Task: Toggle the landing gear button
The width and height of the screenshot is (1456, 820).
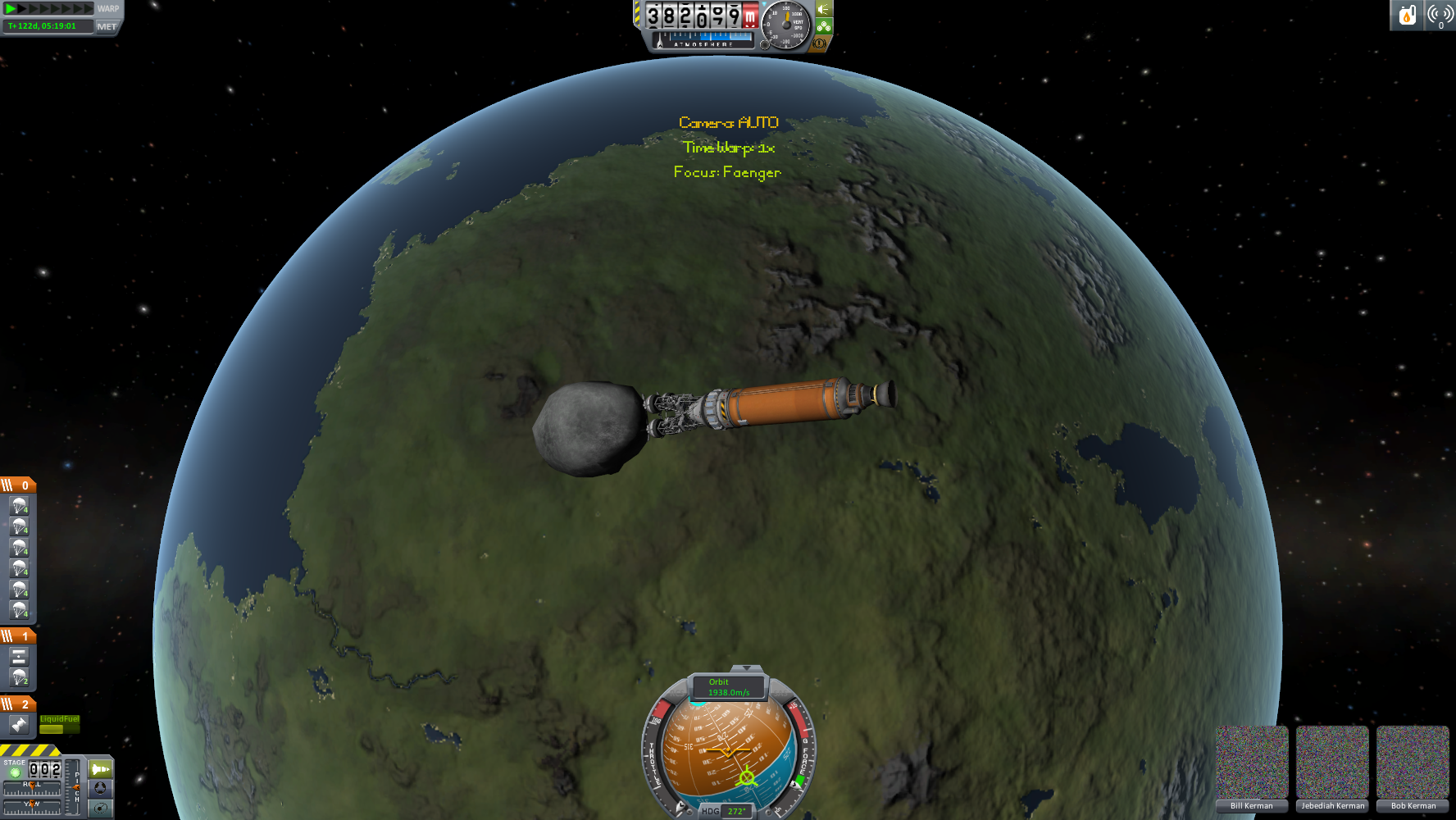Action: pyautogui.click(x=824, y=26)
